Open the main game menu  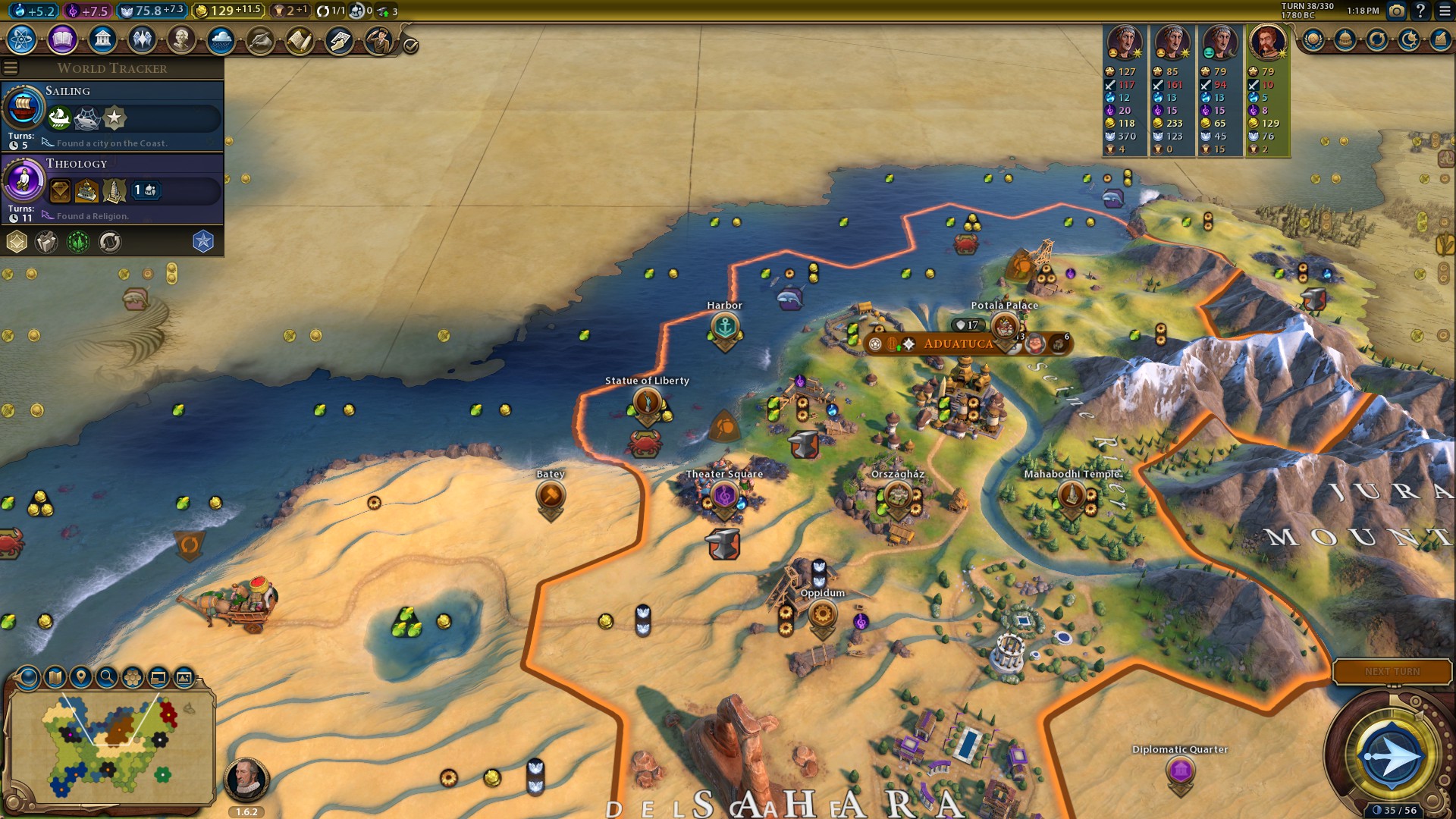coord(1444,11)
